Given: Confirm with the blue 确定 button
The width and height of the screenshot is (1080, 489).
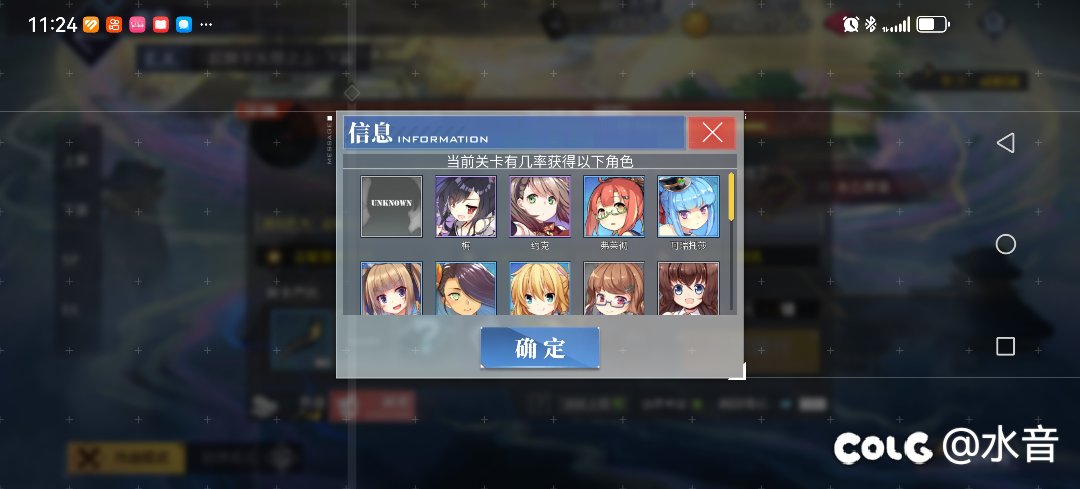Looking at the screenshot, I should (540, 348).
